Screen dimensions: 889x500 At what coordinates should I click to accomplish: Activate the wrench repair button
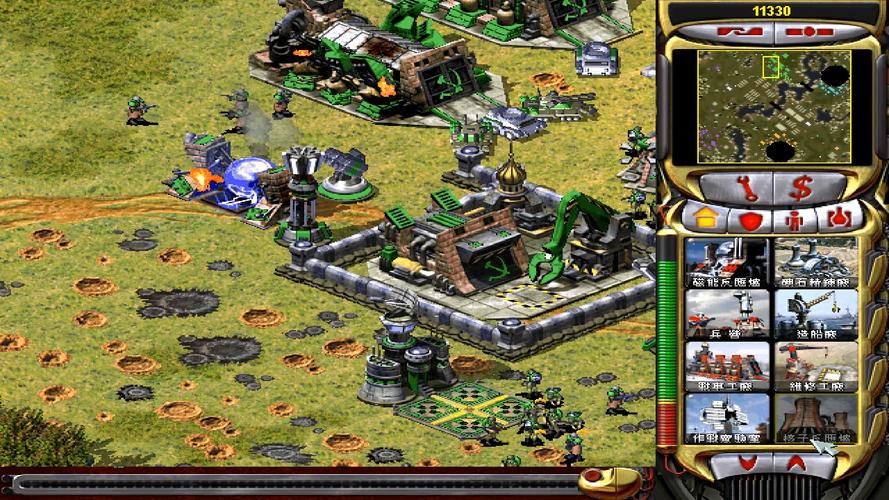coord(737,187)
